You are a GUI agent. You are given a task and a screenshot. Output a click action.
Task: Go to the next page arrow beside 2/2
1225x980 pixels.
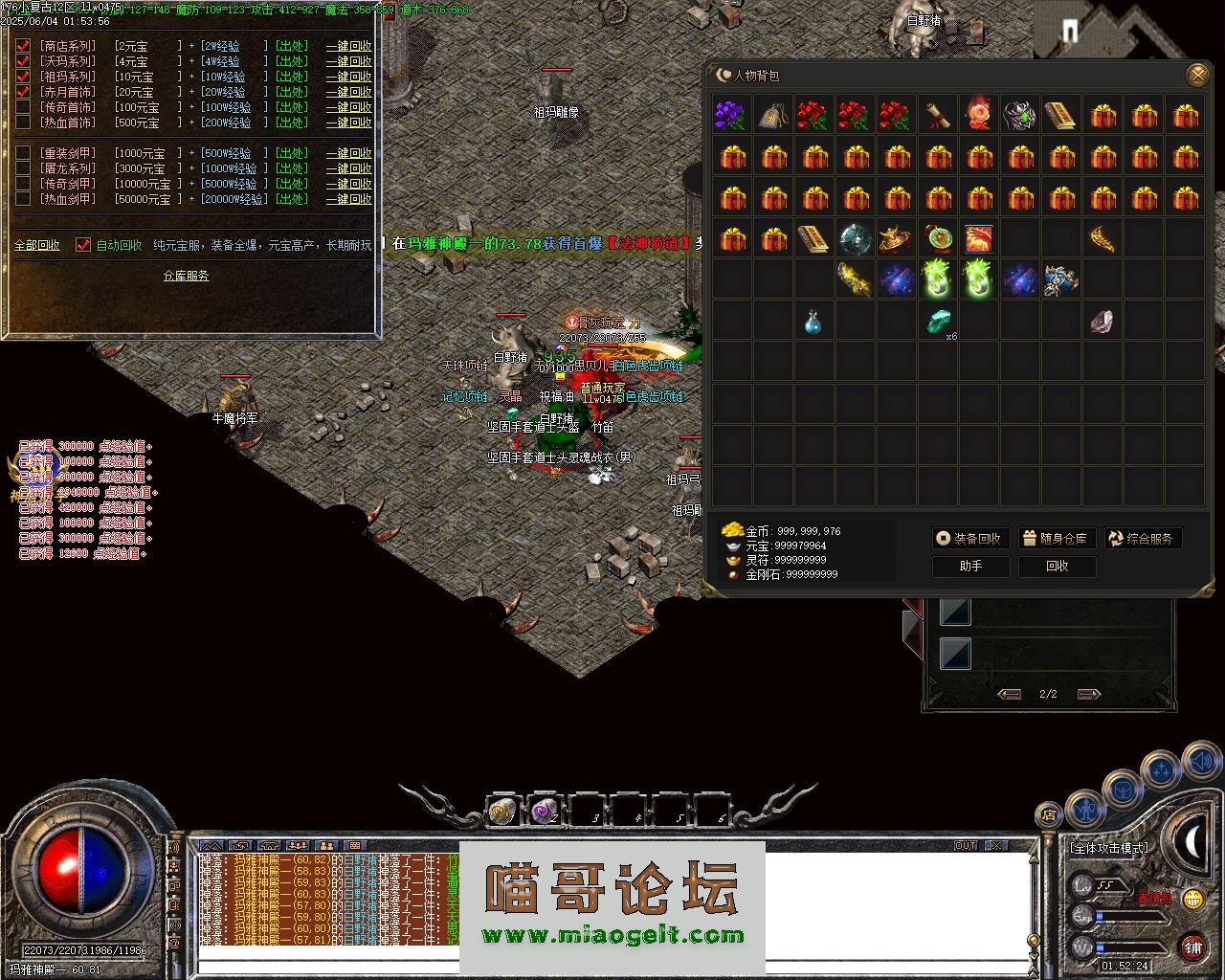coord(1089,694)
